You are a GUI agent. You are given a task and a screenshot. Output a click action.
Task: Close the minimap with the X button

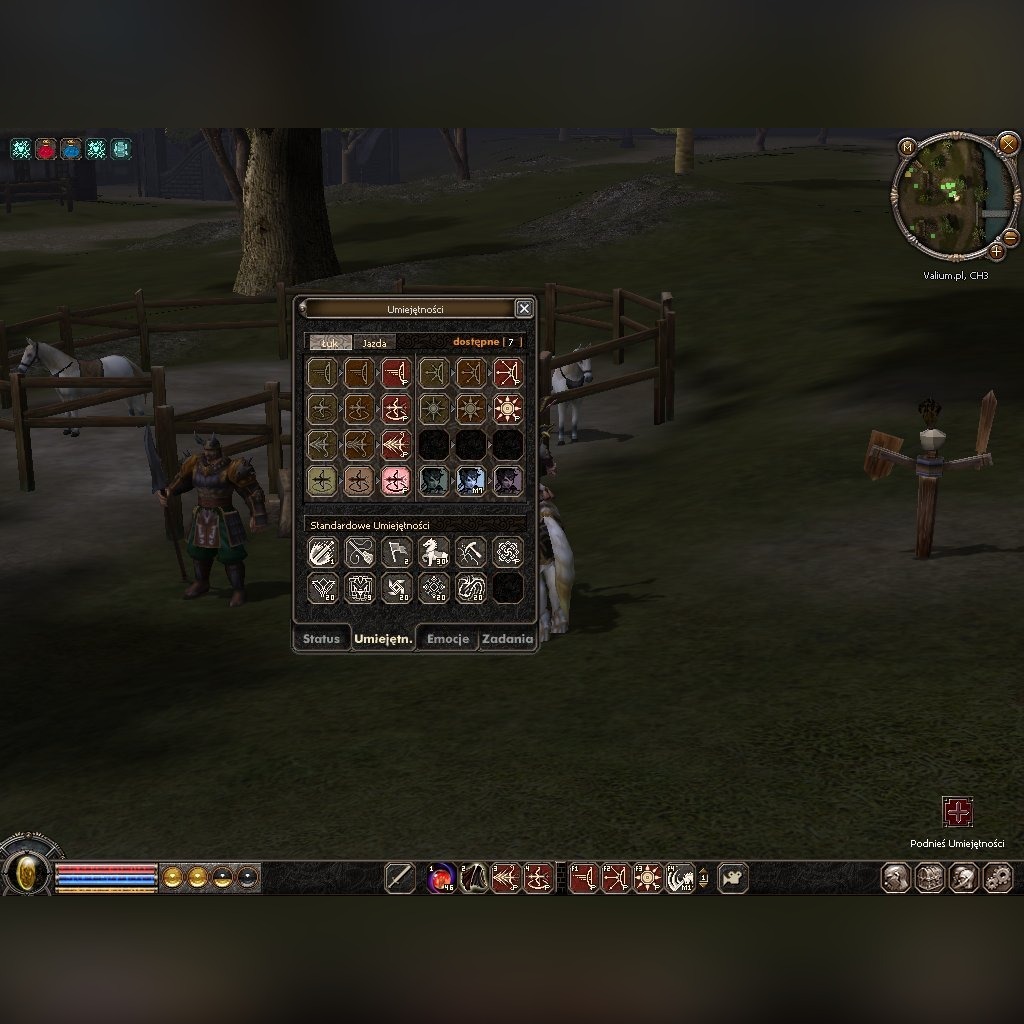click(1008, 145)
